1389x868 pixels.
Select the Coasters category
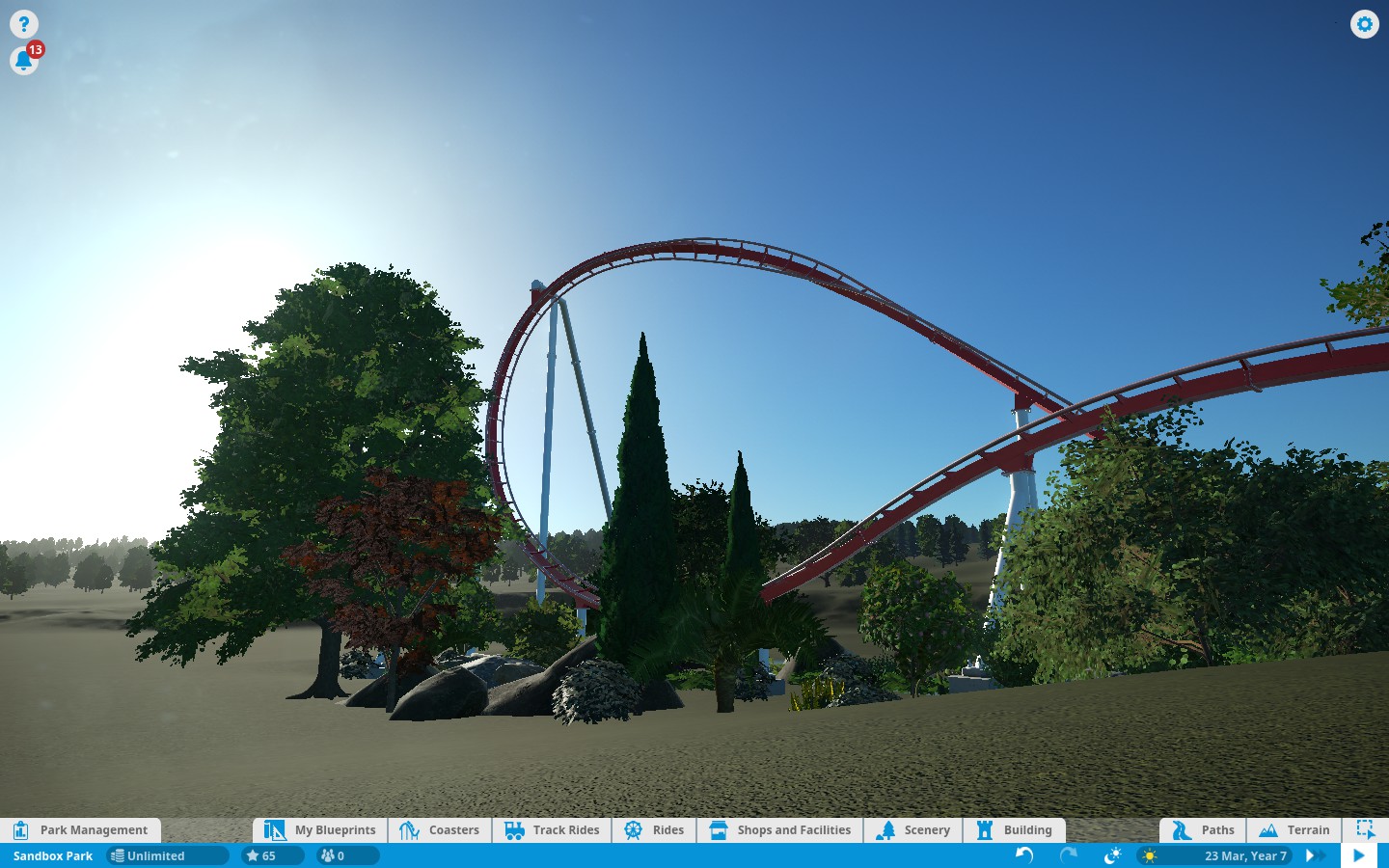point(440,830)
